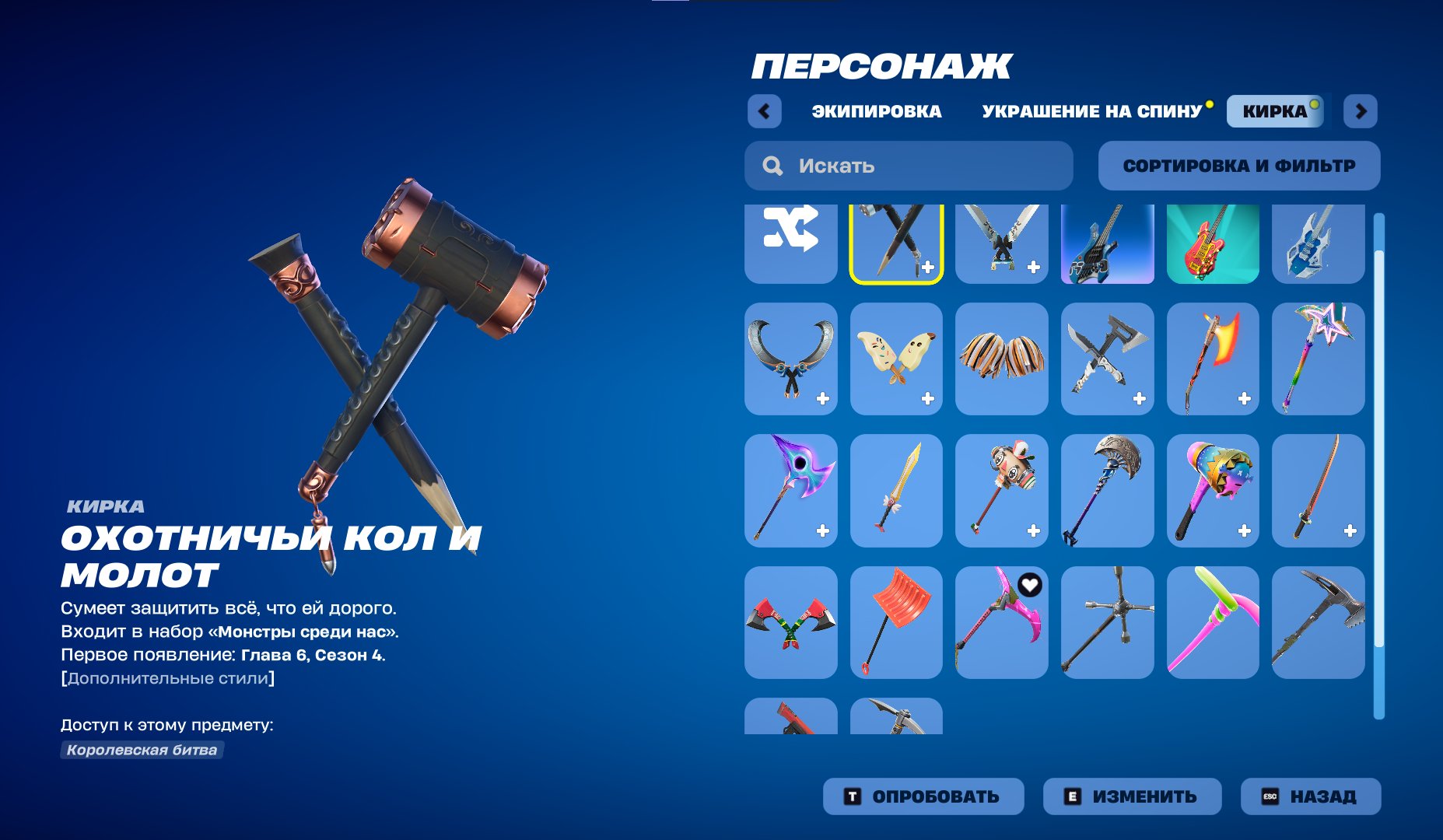Toggle the banana pickaxe selection
Image resolution: width=1443 pixels, height=840 pixels.
(x=896, y=358)
